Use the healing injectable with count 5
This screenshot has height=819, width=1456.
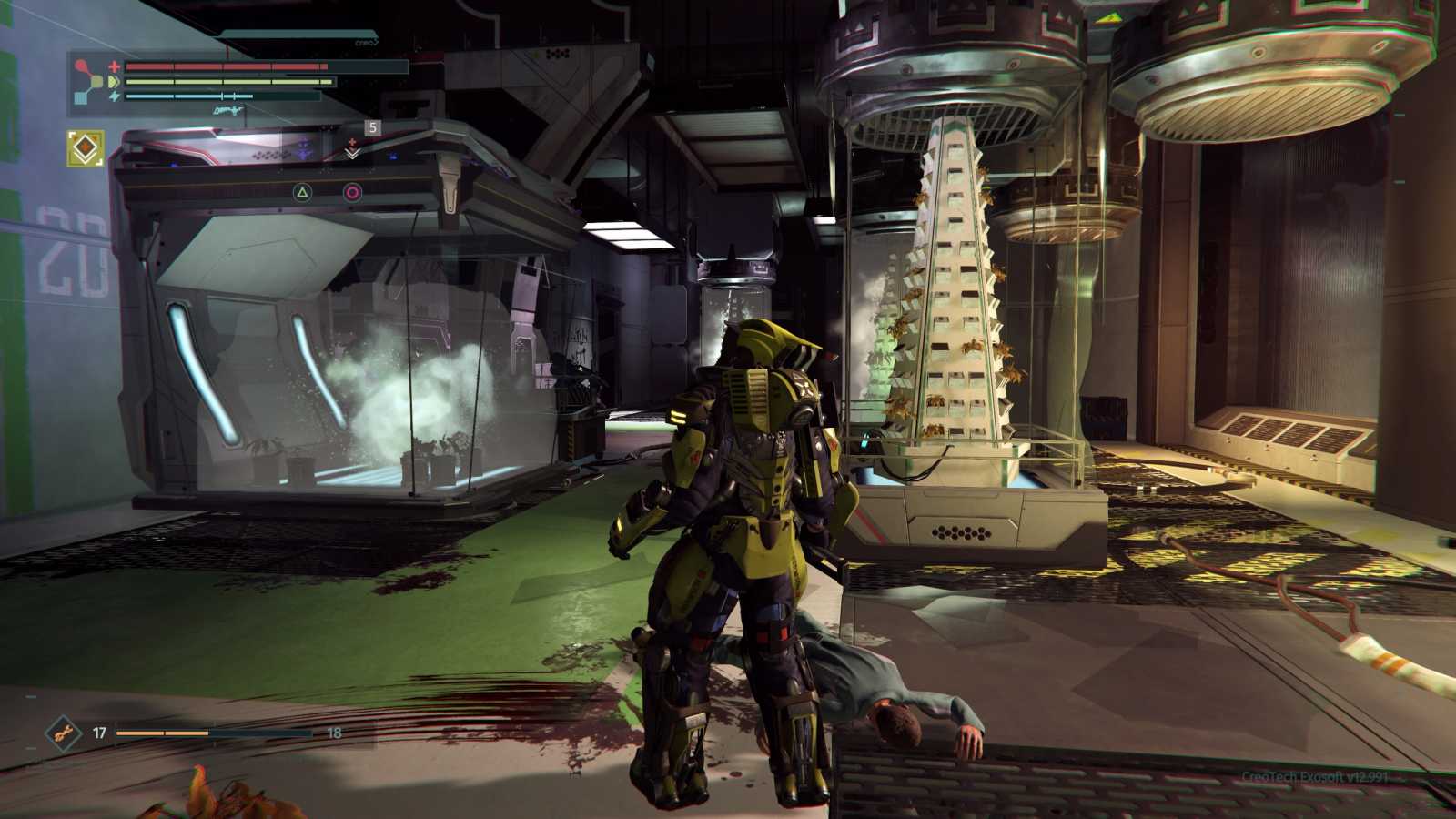click(x=353, y=148)
